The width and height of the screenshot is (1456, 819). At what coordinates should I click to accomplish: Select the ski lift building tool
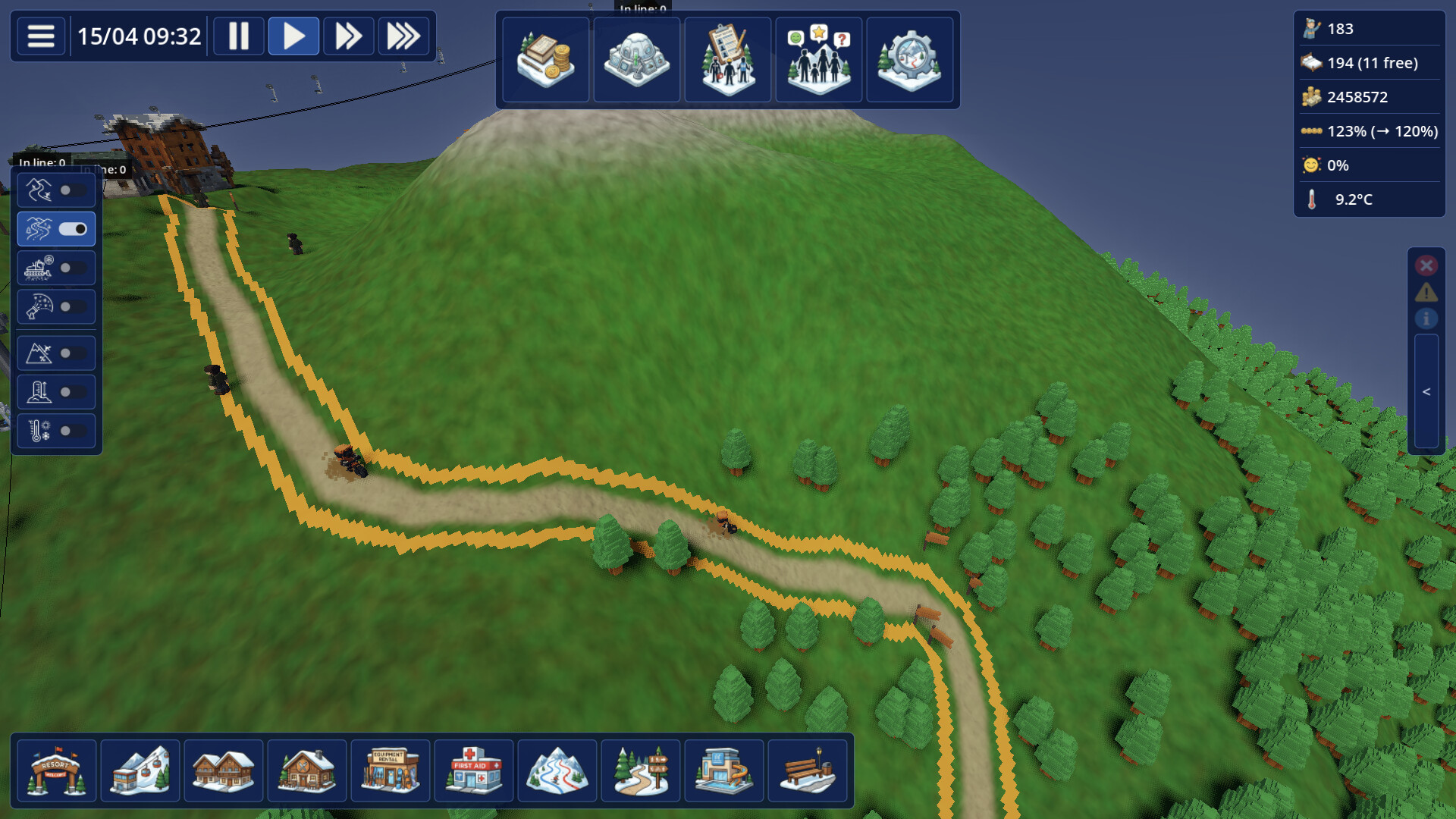pyautogui.click(x=140, y=770)
